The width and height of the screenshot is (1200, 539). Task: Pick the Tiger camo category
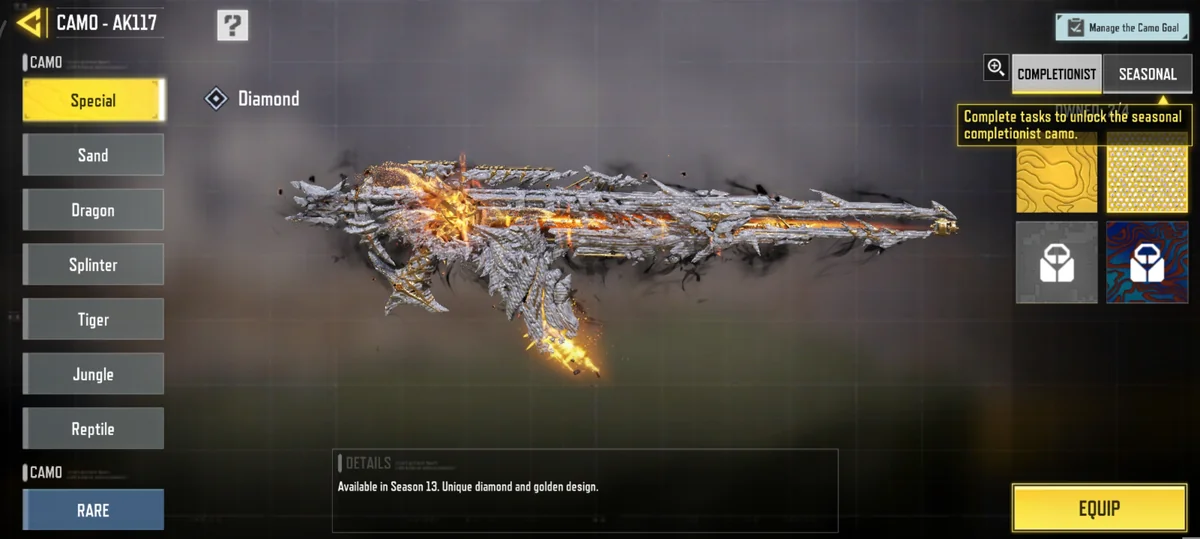pos(93,320)
